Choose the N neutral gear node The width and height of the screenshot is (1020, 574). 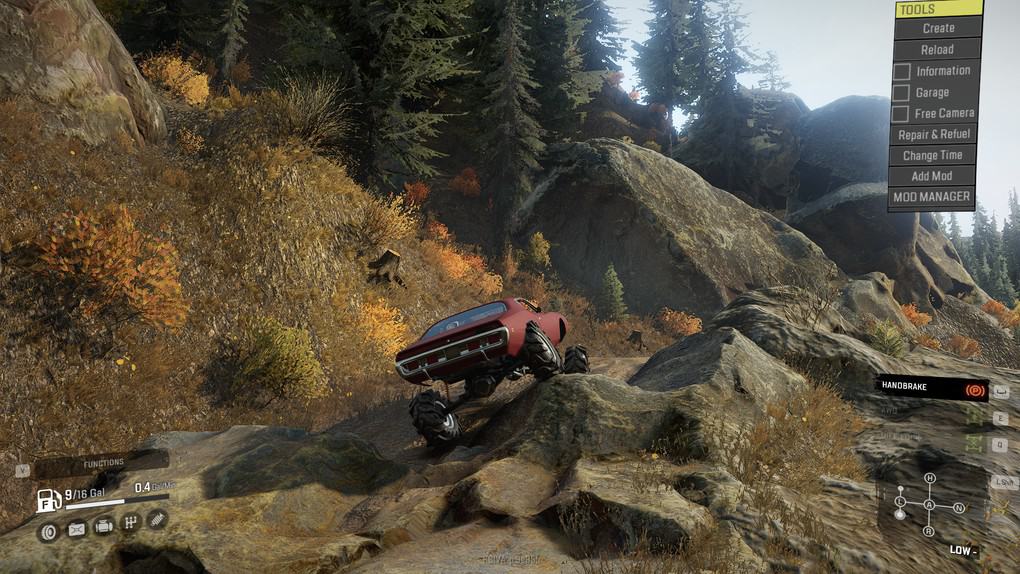point(959,507)
